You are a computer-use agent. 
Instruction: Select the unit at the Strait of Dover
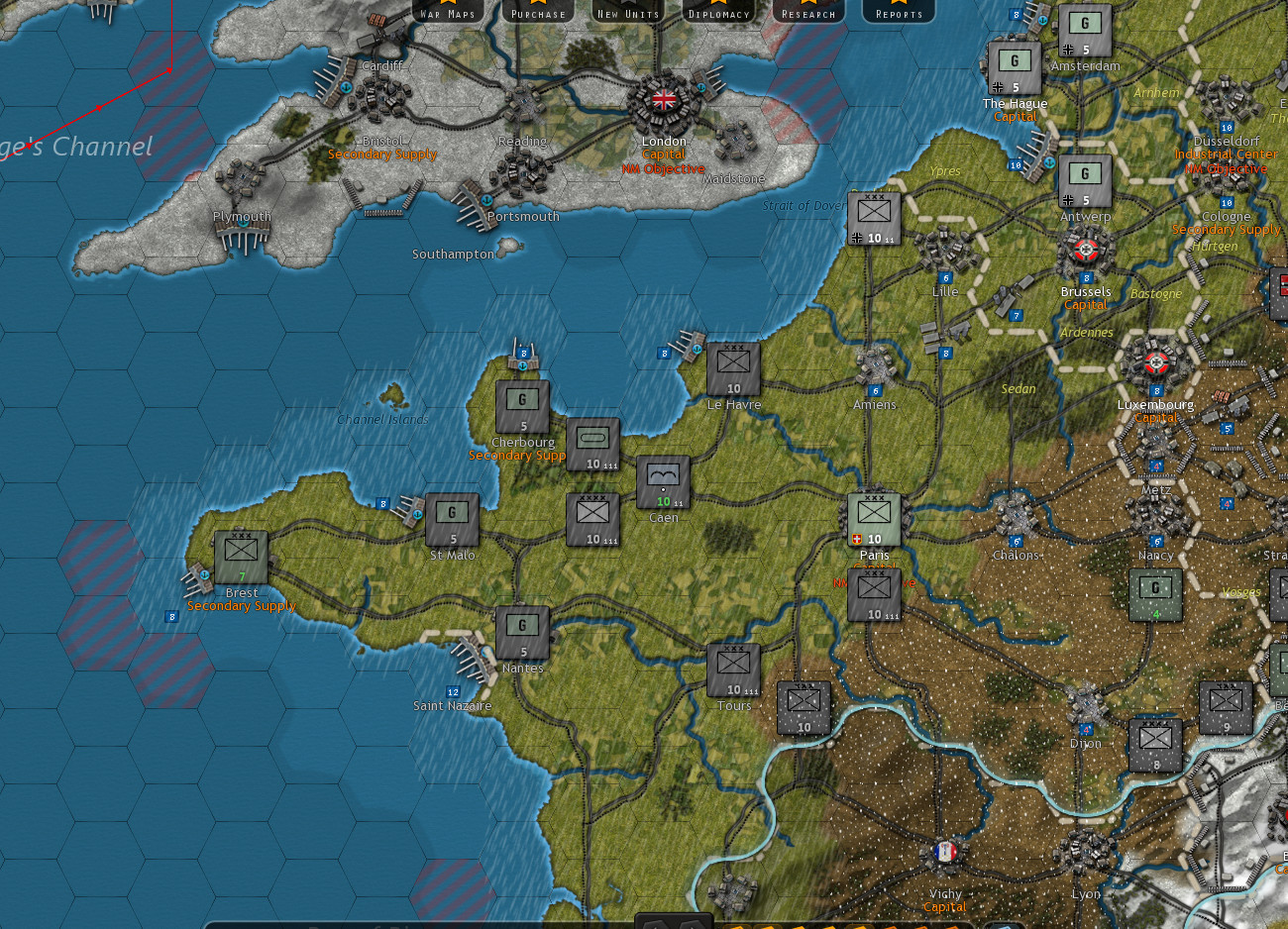(x=873, y=217)
